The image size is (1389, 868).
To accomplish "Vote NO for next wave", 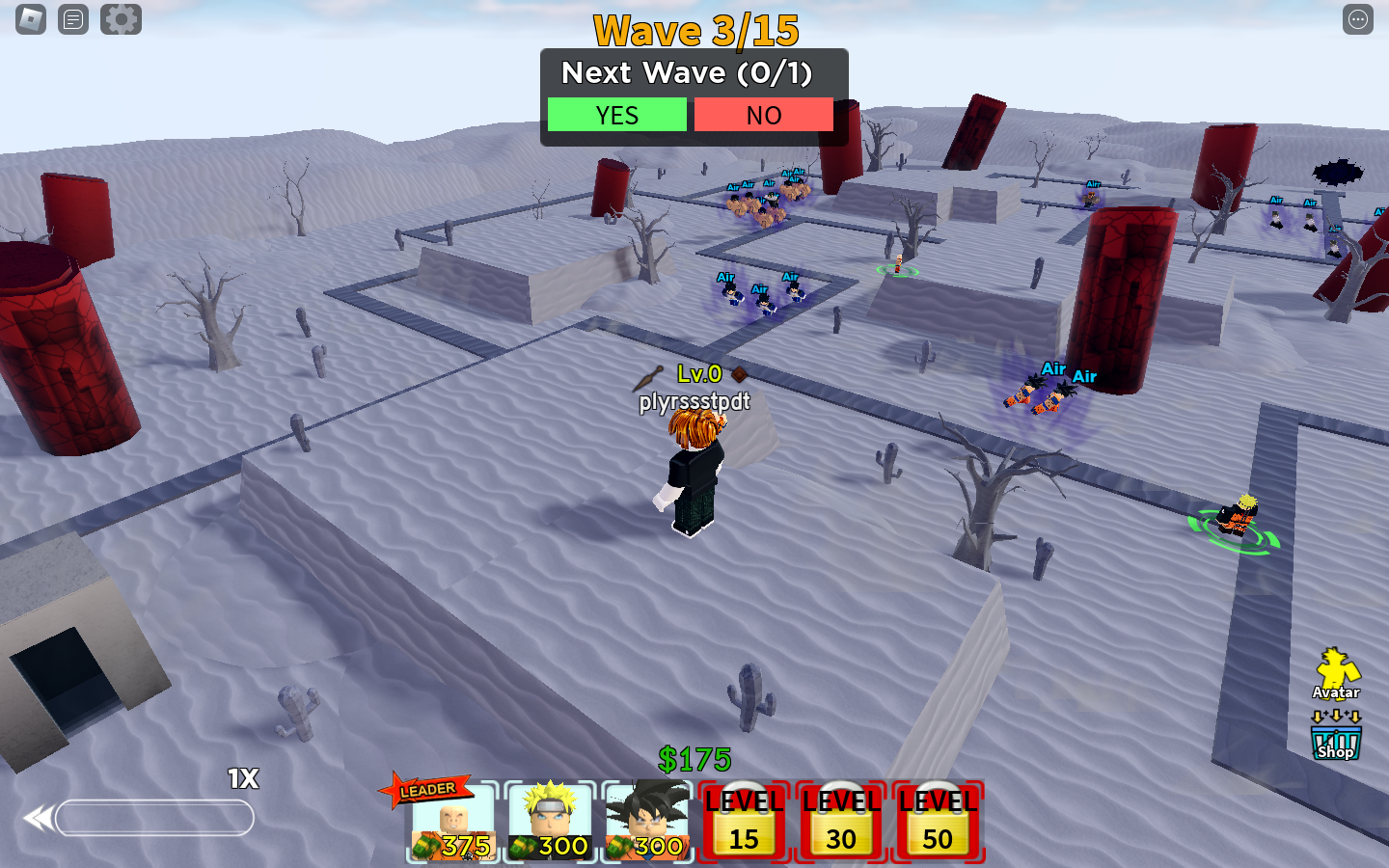I will coord(763,115).
